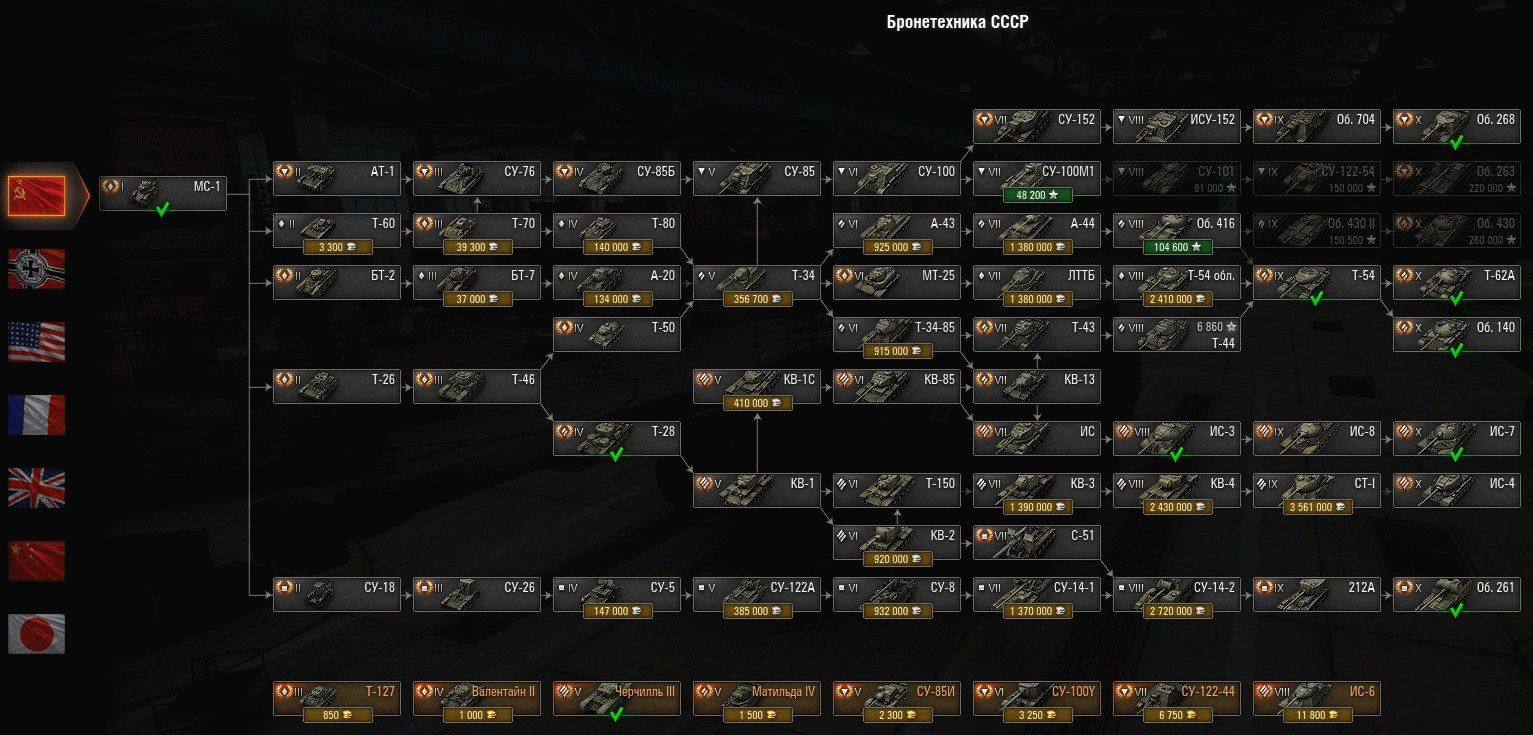Select the ИС-4 heavy tank node
The image size is (1533, 735).
pos(1456,490)
